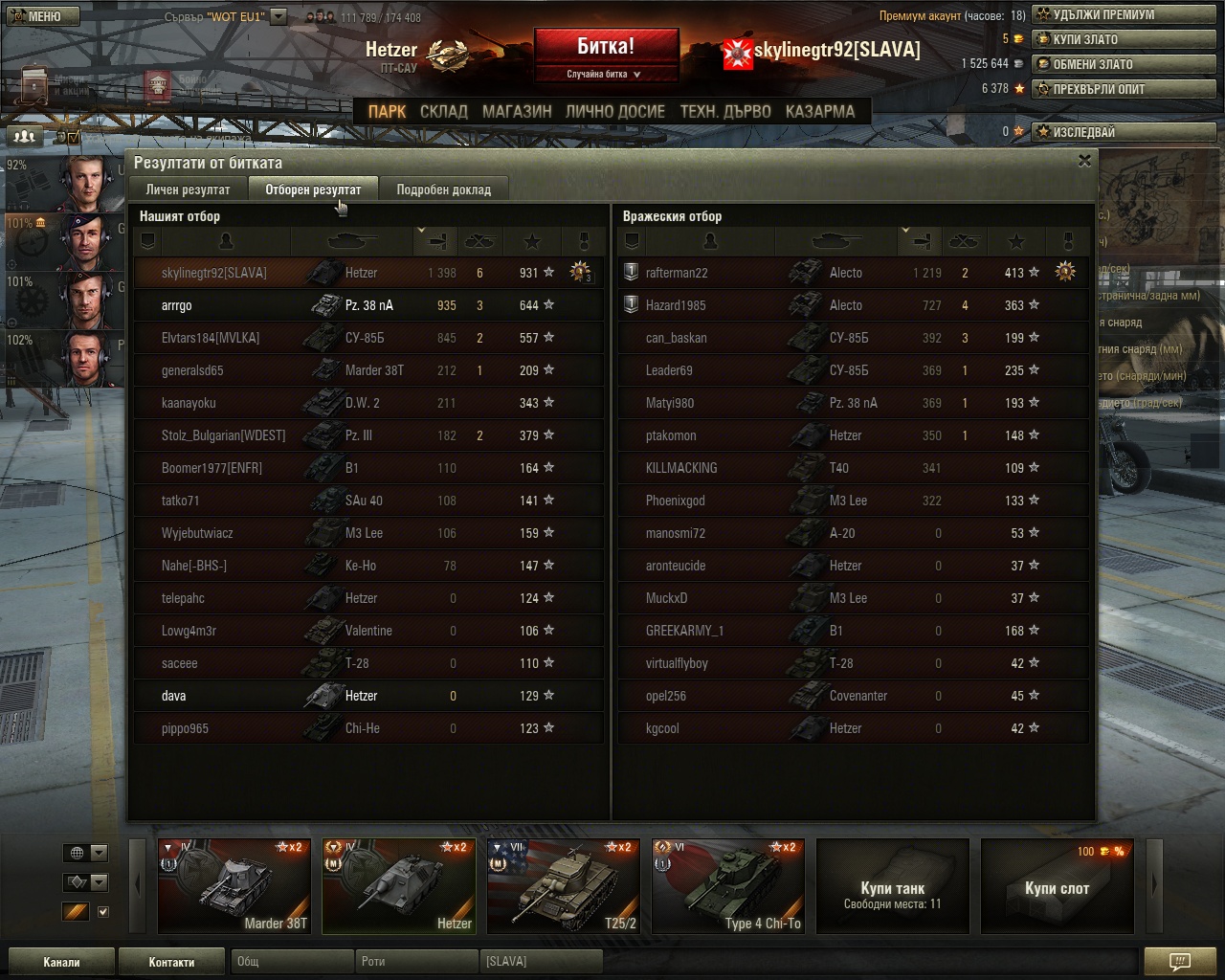Select the Отборен резултат tab

point(313,189)
